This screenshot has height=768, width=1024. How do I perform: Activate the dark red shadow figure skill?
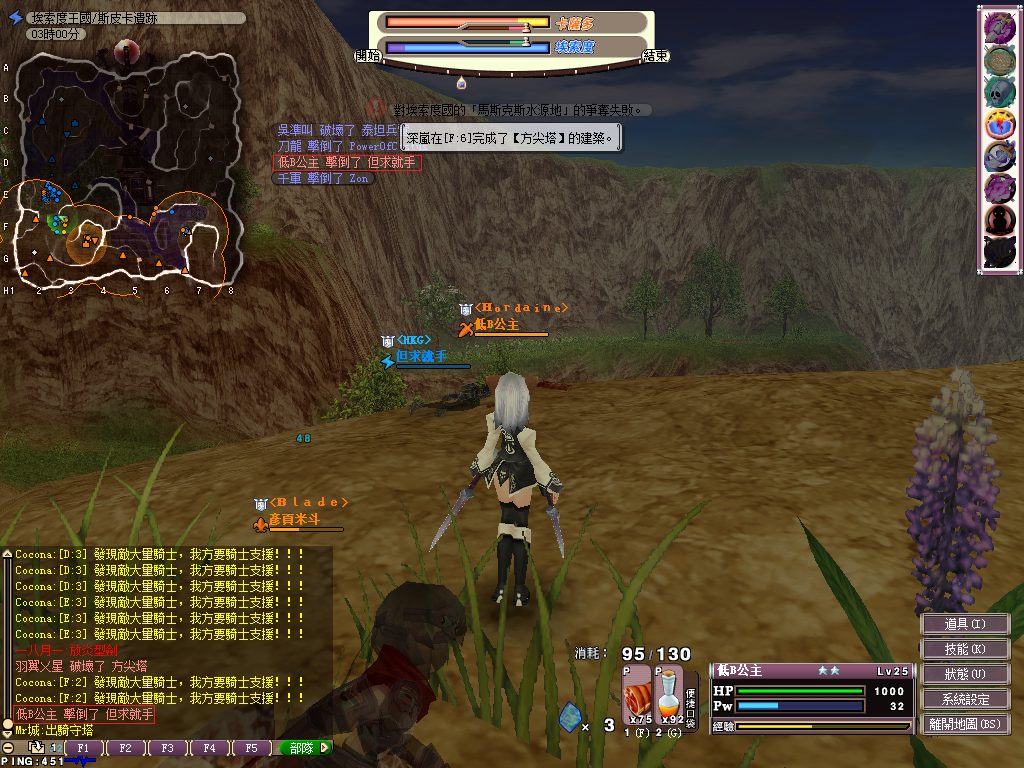pos(999,219)
